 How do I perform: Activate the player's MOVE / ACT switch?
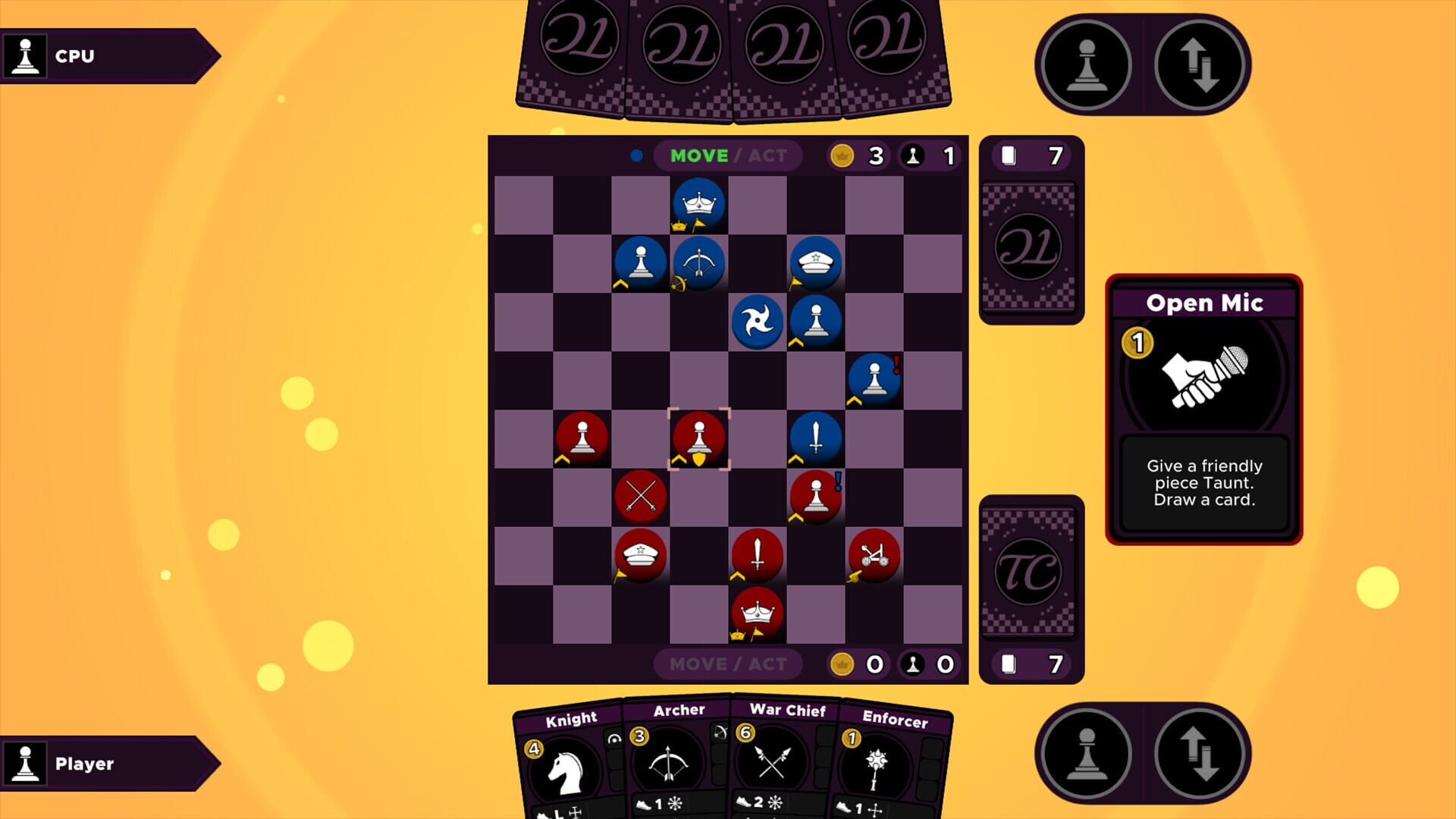click(726, 664)
